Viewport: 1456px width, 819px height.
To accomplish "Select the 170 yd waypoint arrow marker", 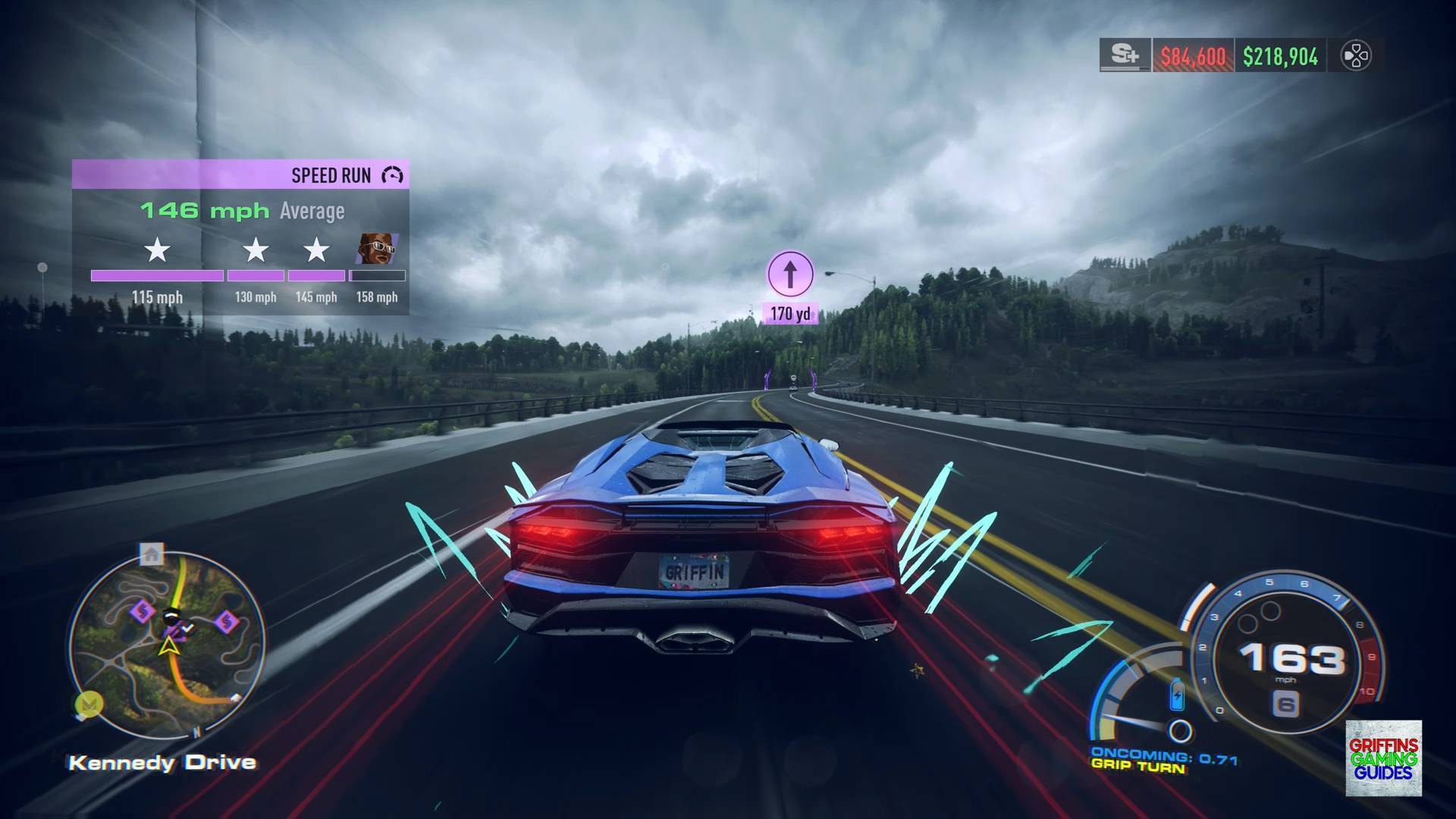I will click(x=790, y=275).
